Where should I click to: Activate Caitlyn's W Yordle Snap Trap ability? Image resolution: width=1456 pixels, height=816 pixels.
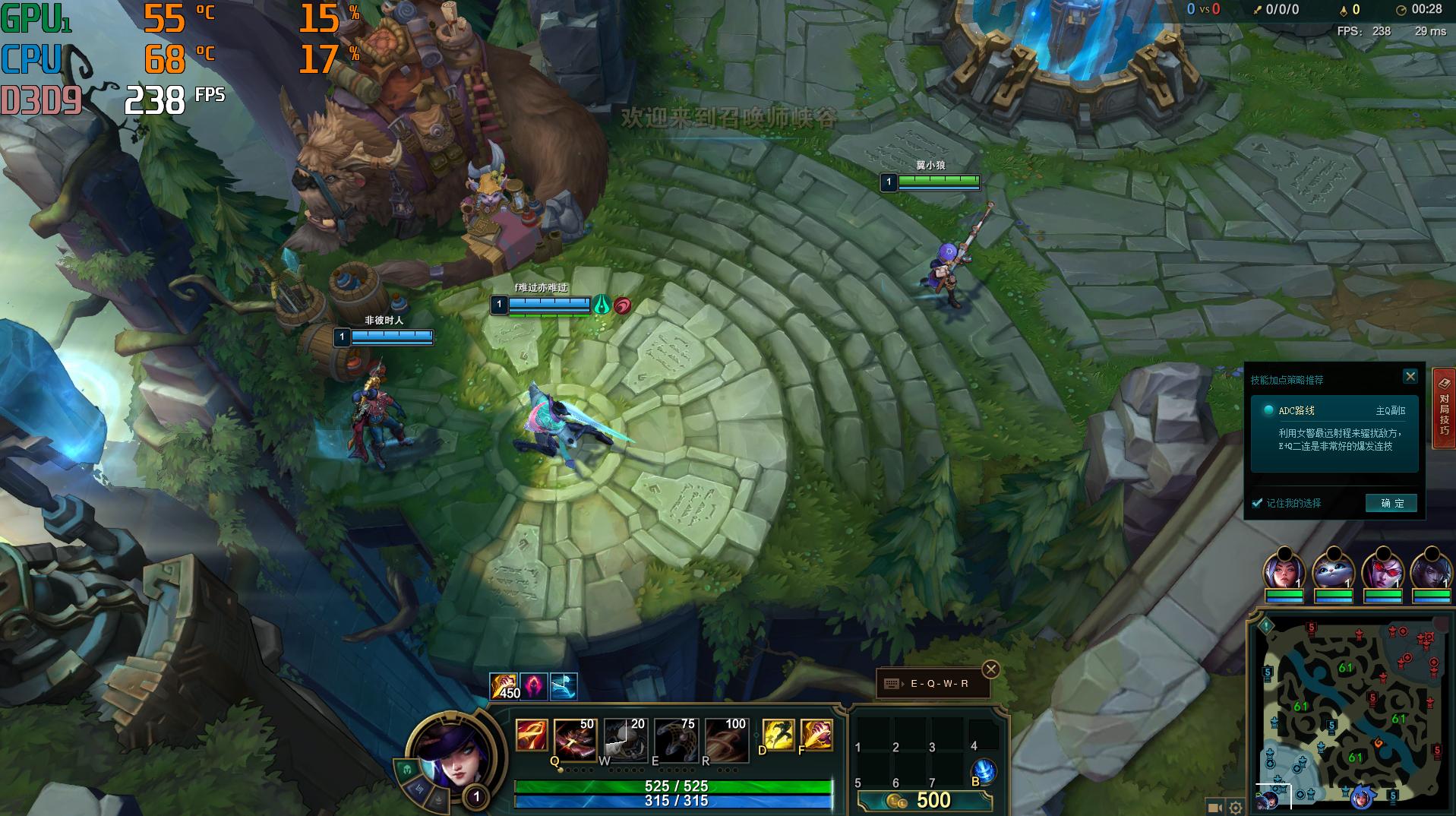625,739
